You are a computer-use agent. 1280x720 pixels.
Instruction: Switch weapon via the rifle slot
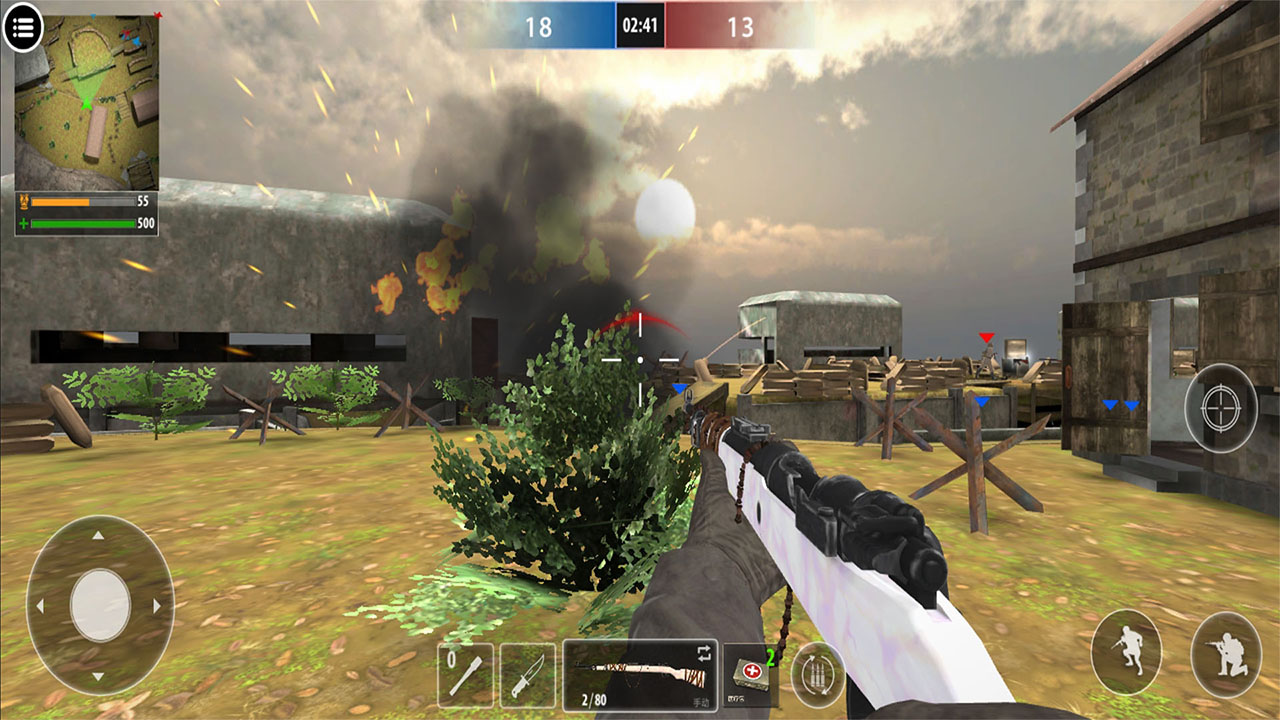pyautogui.click(x=640, y=675)
